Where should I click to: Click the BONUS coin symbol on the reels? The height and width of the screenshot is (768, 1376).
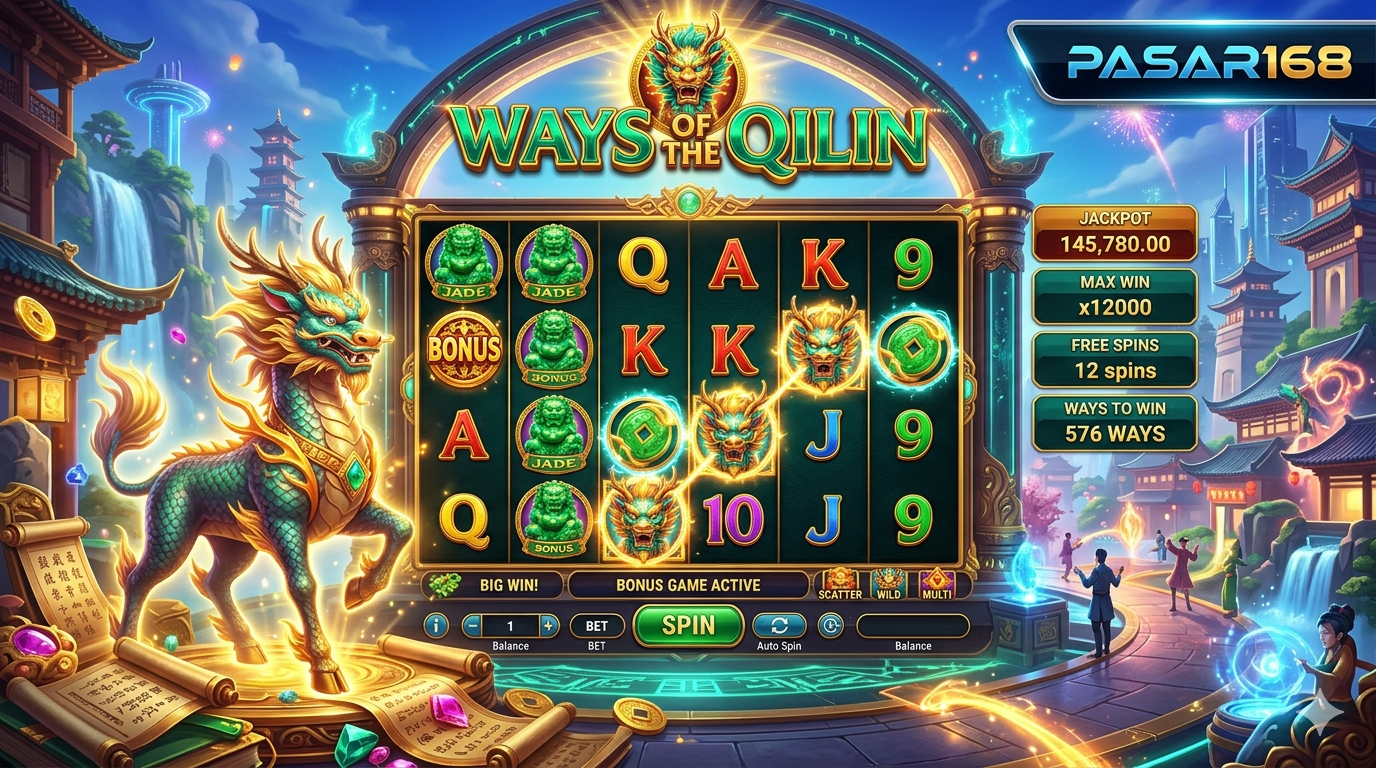tap(464, 348)
